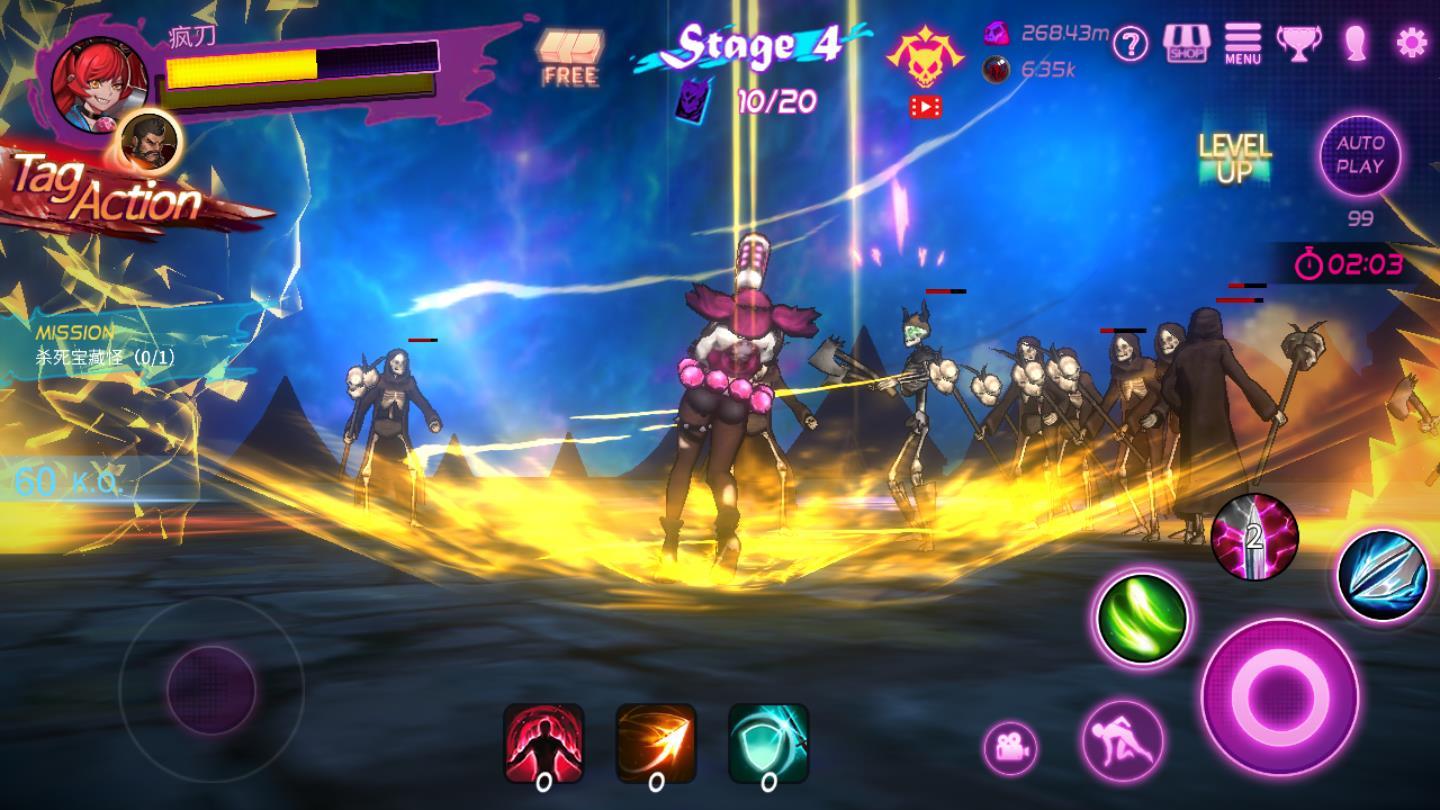1440x810 pixels.
Task: Open the character silhouette icon
Action: (1355, 44)
